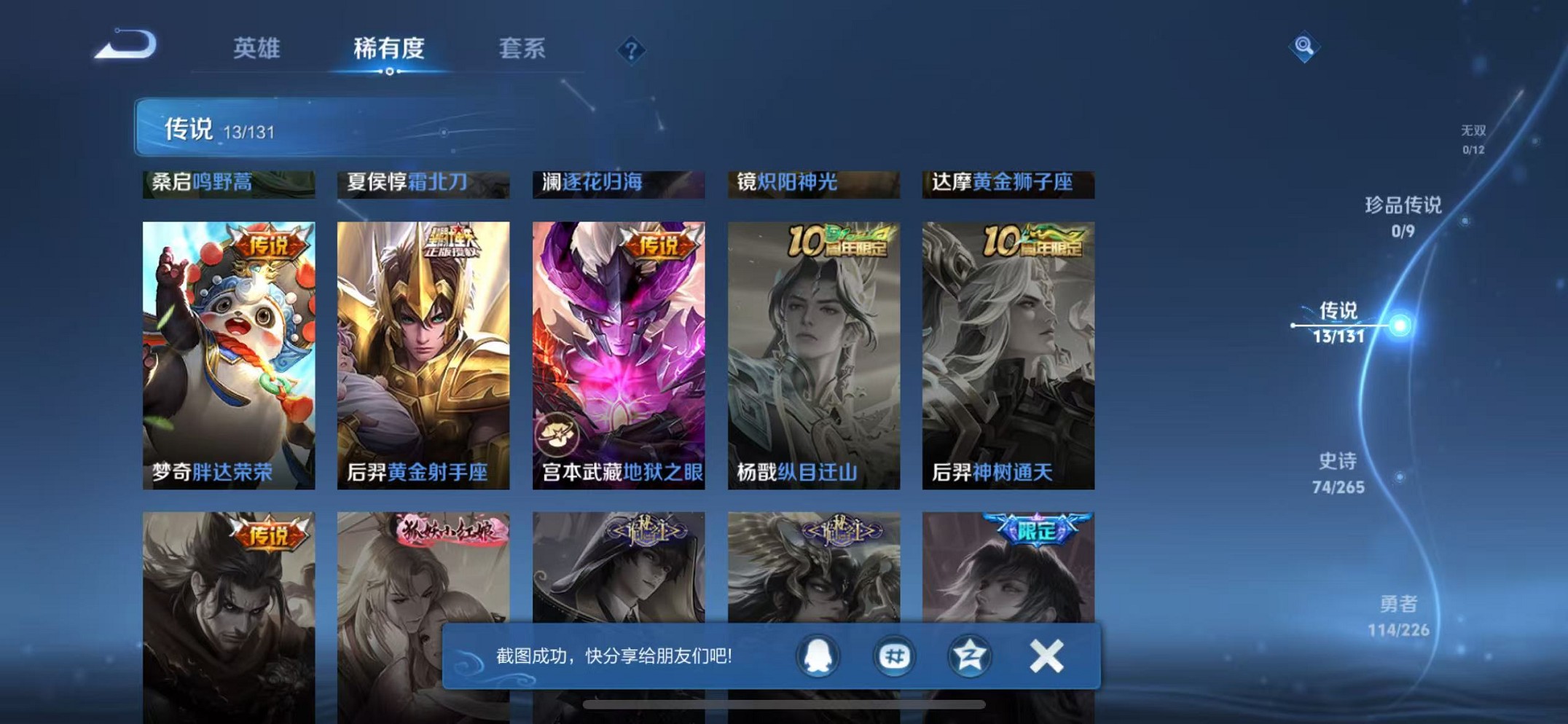Screen dimensions: 1568x724
Task: Open the help question mark icon
Action: (x=630, y=50)
